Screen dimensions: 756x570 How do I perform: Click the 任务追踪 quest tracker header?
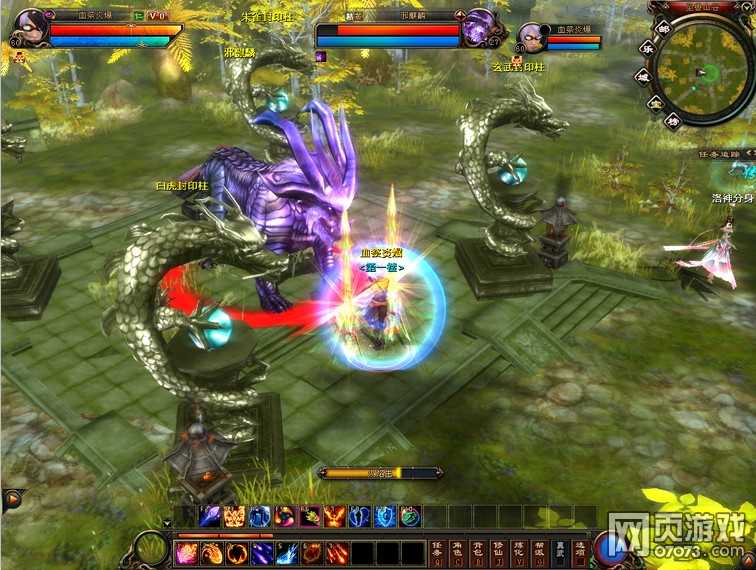(x=724, y=154)
